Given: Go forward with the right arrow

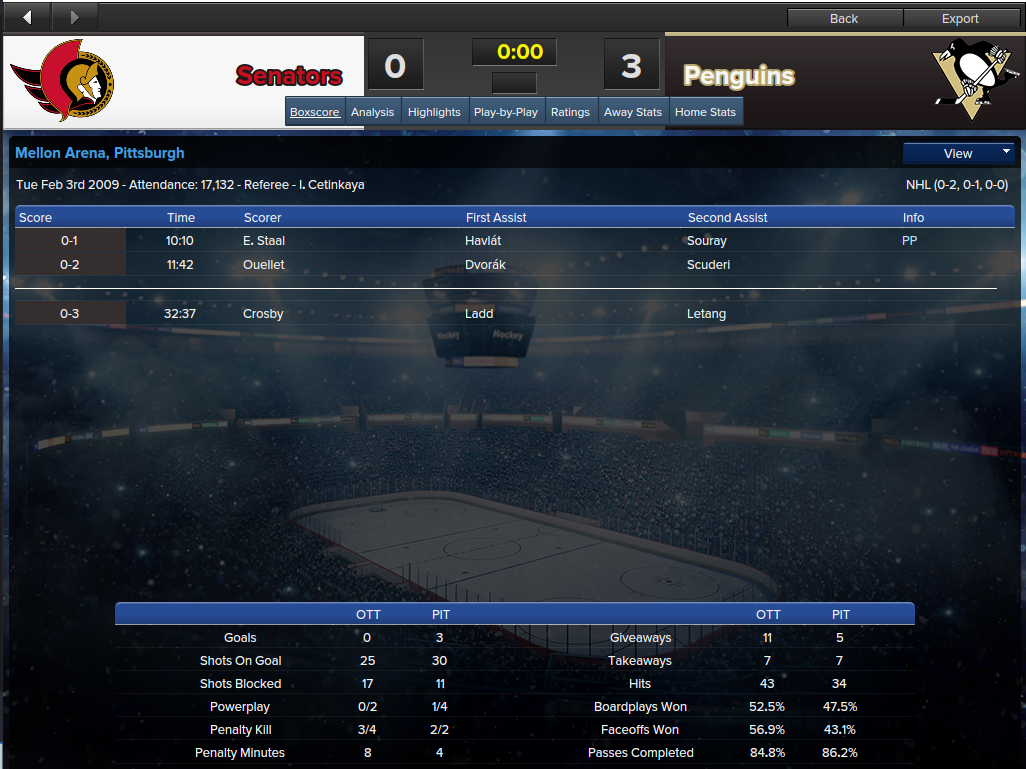Looking at the screenshot, I should pos(75,17).
